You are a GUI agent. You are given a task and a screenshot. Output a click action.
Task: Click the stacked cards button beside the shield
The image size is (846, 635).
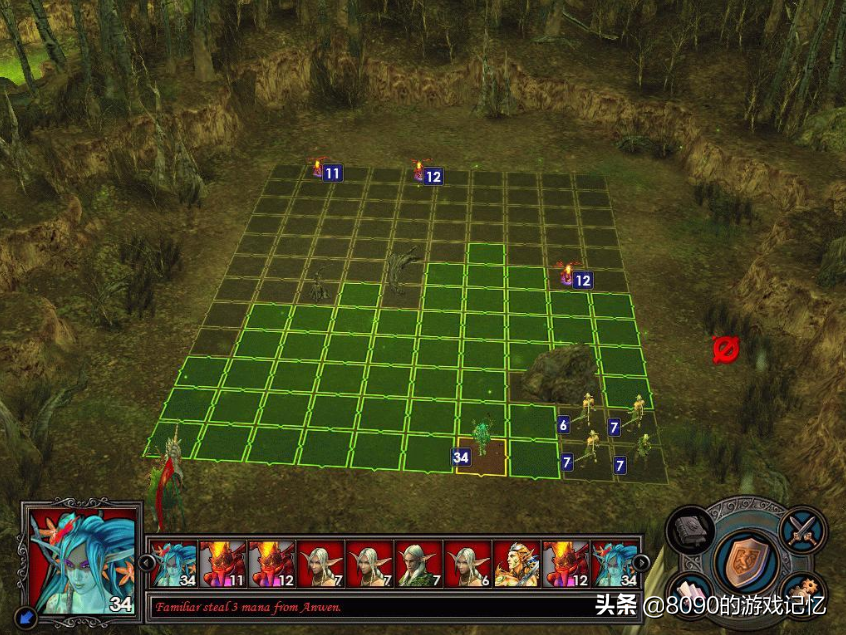[689, 594]
